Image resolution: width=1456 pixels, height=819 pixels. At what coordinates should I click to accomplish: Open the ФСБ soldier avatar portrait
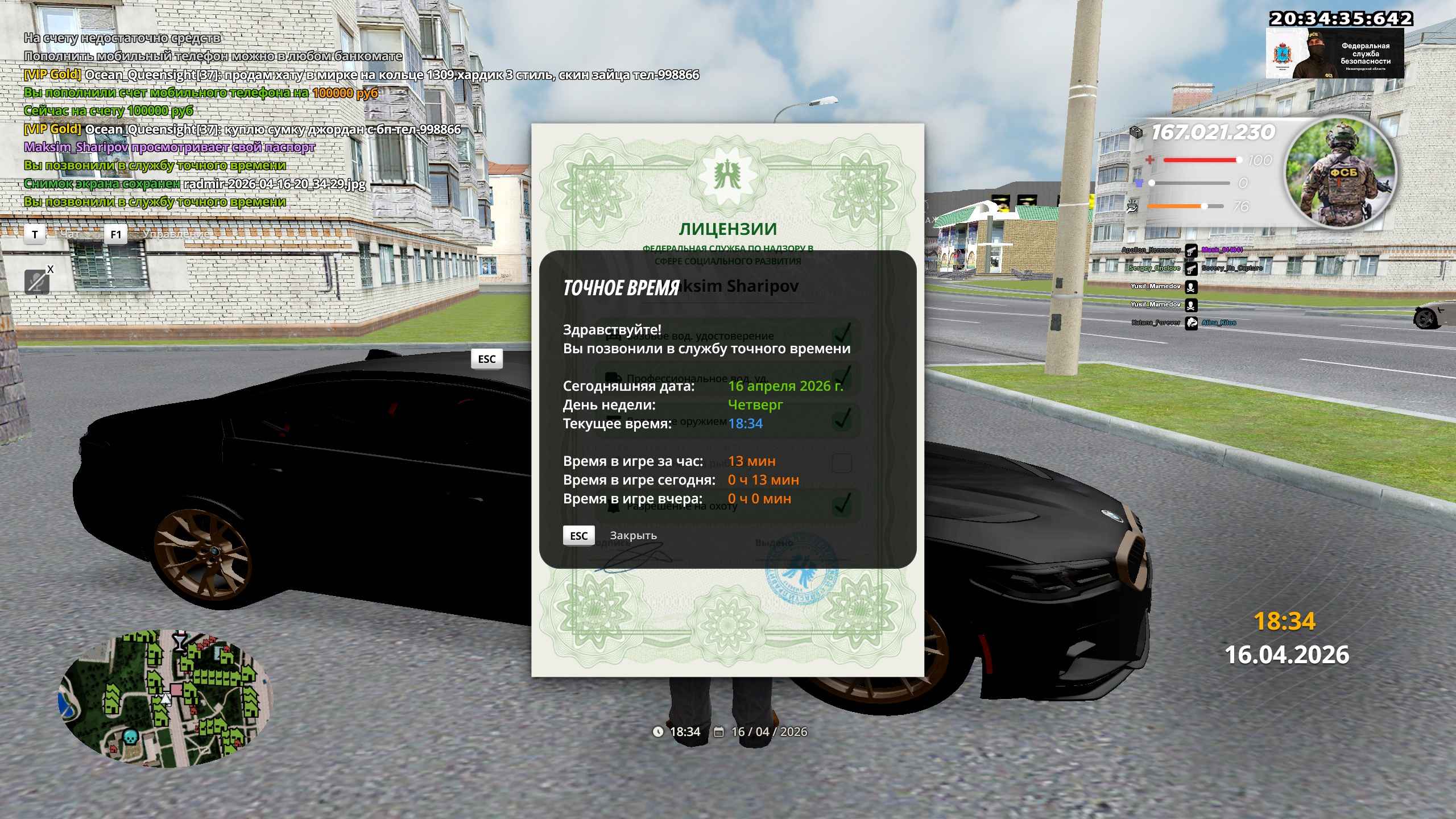1340,174
